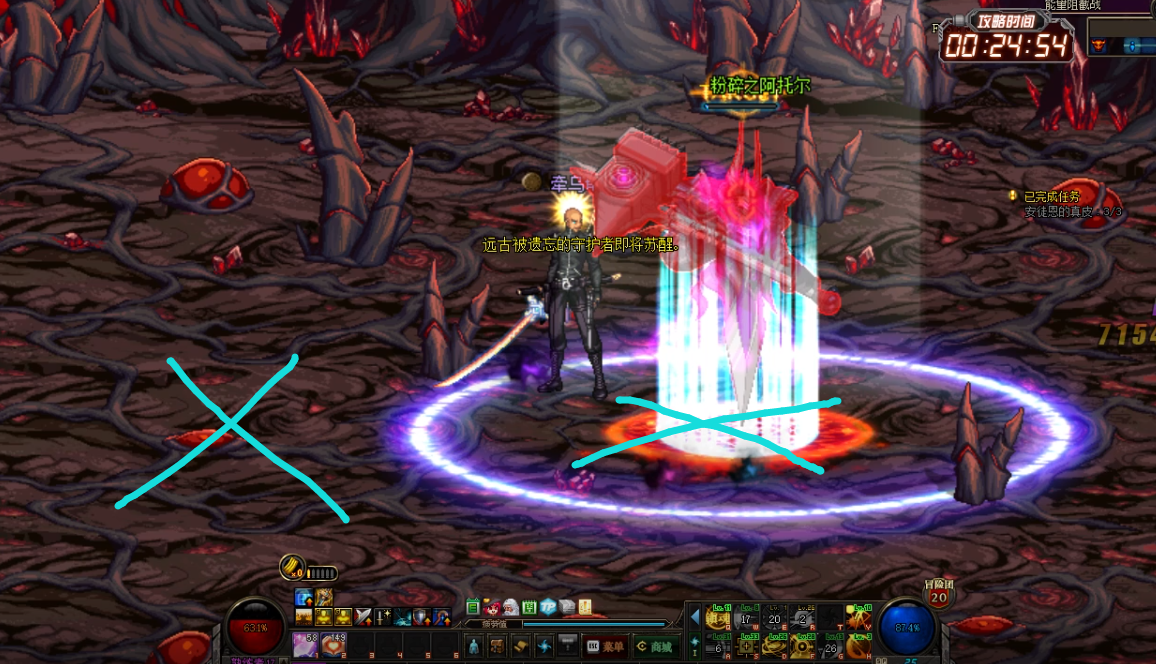Image resolution: width=1156 pixels, height=664 pixels.
Task: Activate the golden ring skill on key F
Action: pyautogui.click(x=801, y=647)
